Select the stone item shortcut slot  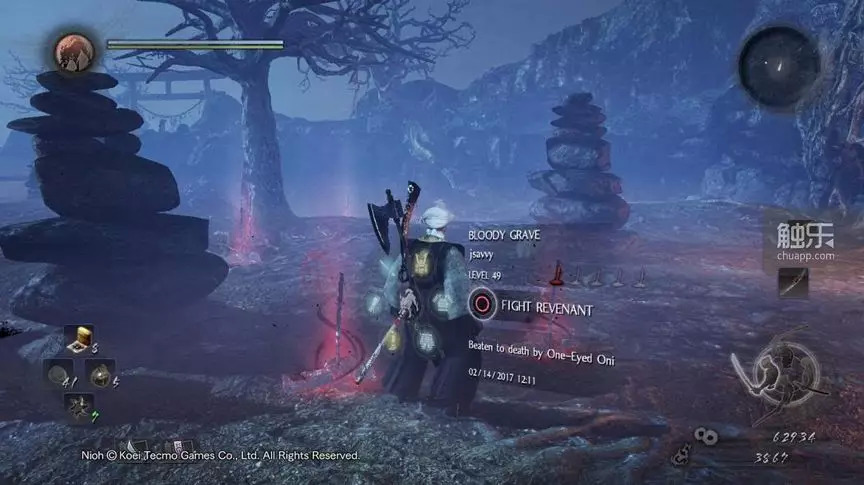[x=59, y=374]
